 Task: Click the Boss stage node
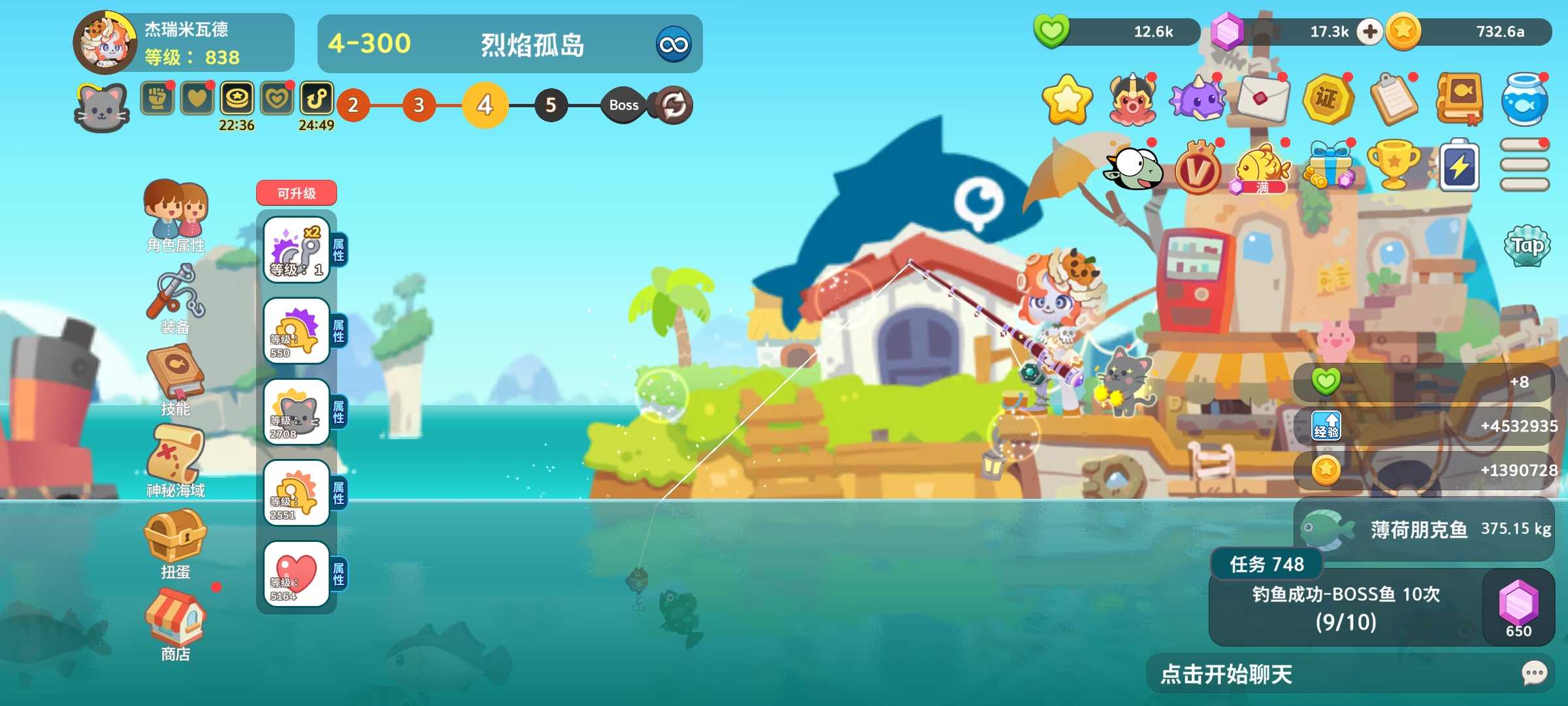click(x=623, y=105)
